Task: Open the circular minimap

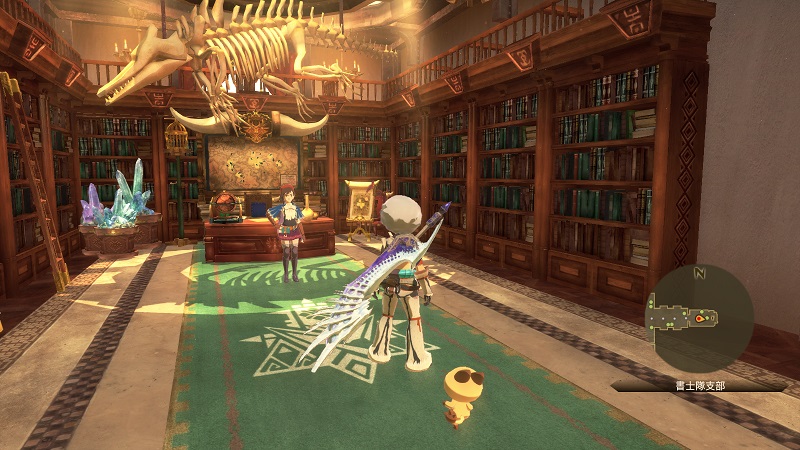Action: click(700, 318)
